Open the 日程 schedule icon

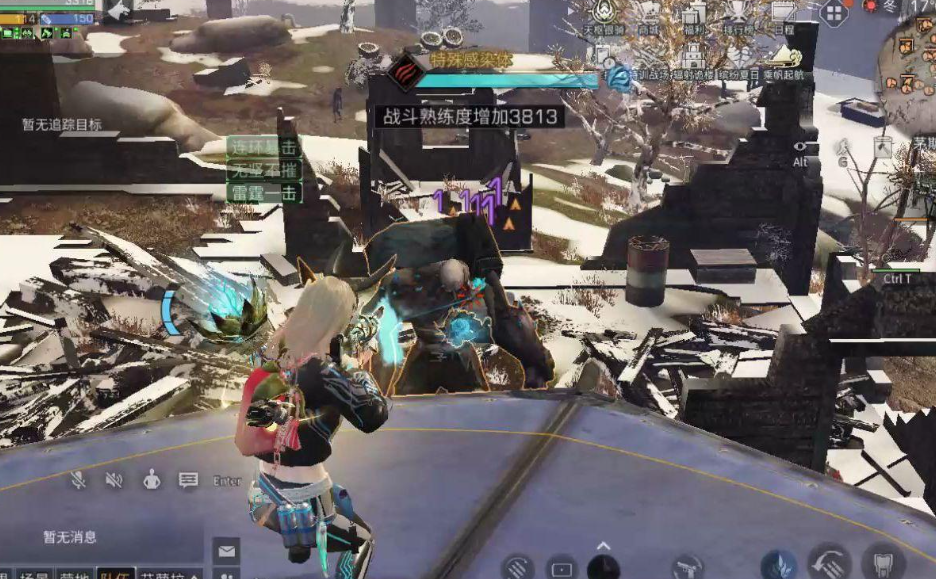tap(784, 20)
